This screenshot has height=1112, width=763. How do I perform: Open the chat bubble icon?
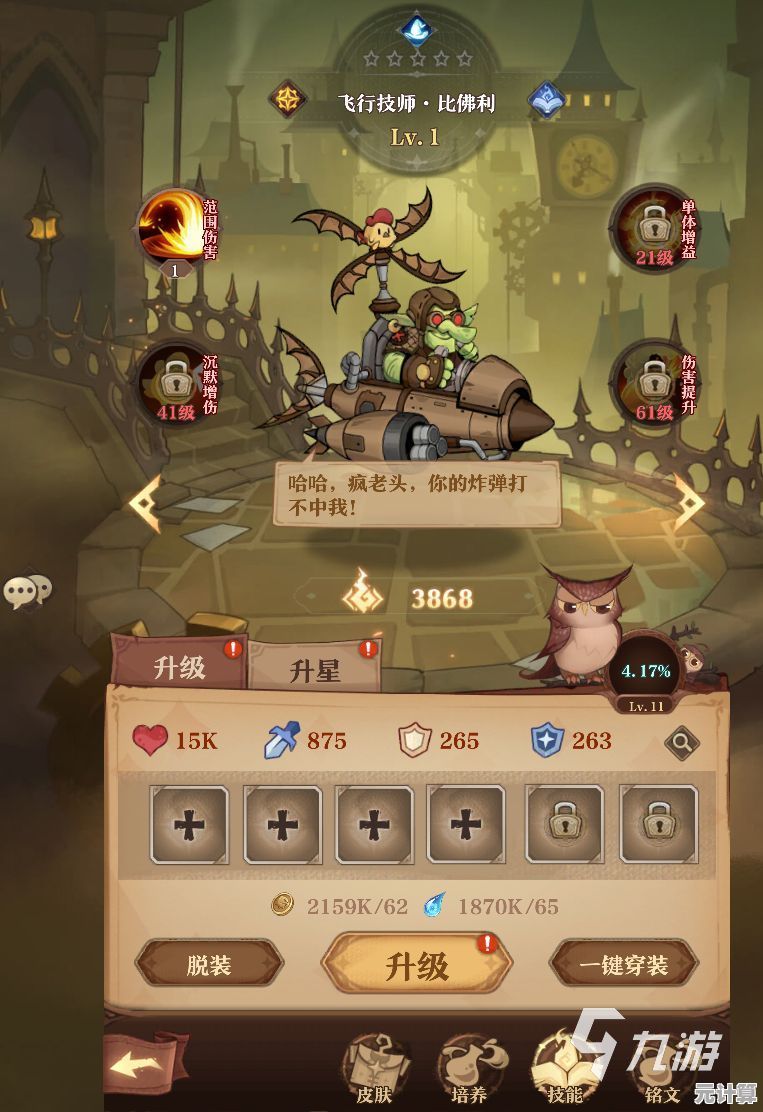pos(27,591)
